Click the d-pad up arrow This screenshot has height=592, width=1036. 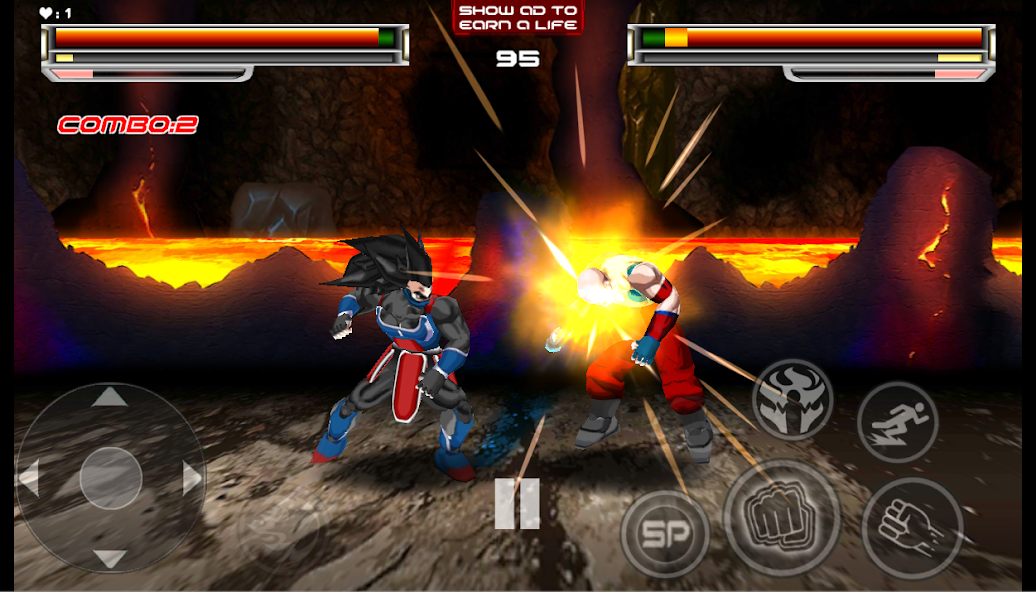(x=110, y=398)
